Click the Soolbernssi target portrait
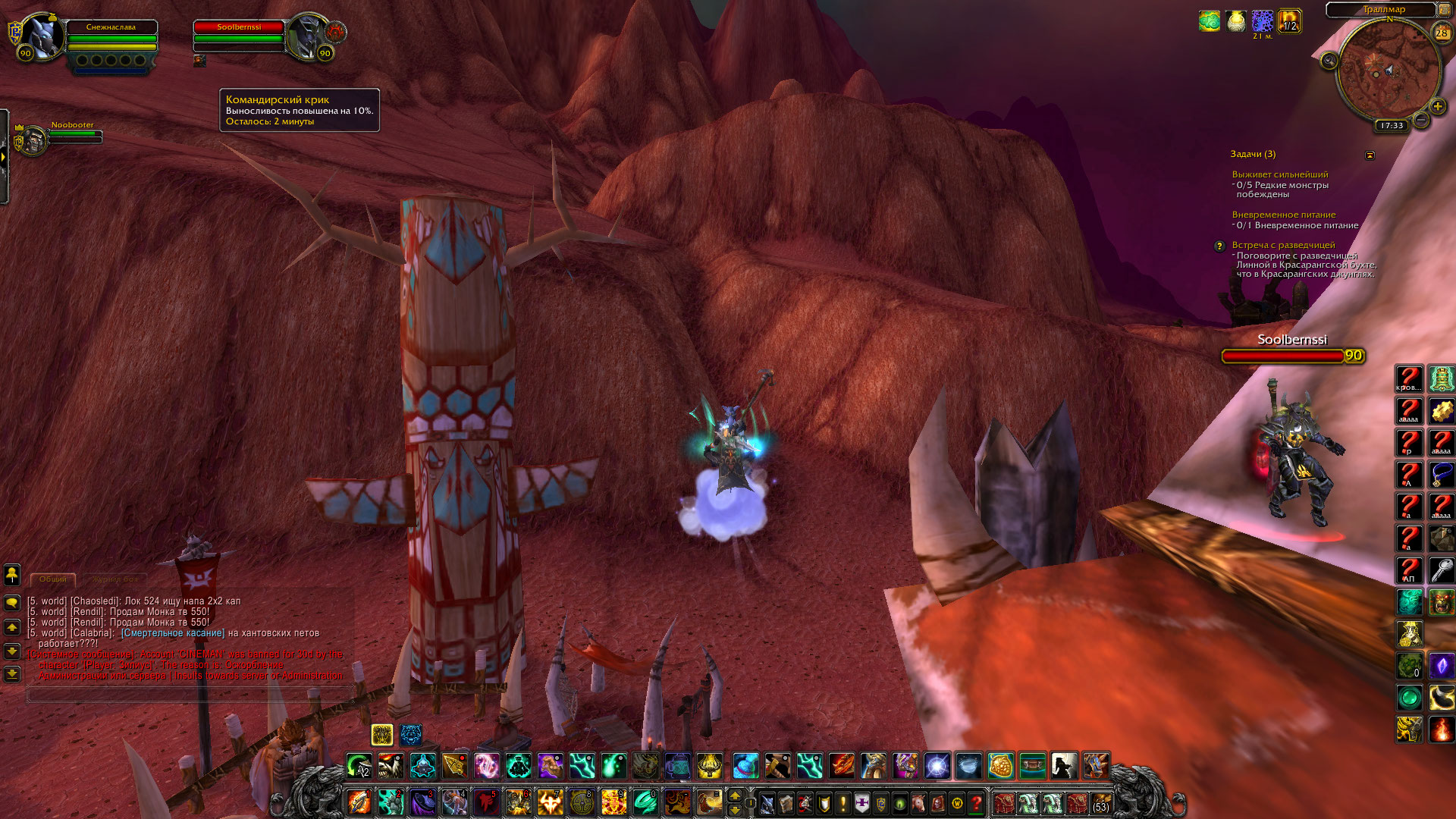The image size is (1456, 819). click(308, 35)
